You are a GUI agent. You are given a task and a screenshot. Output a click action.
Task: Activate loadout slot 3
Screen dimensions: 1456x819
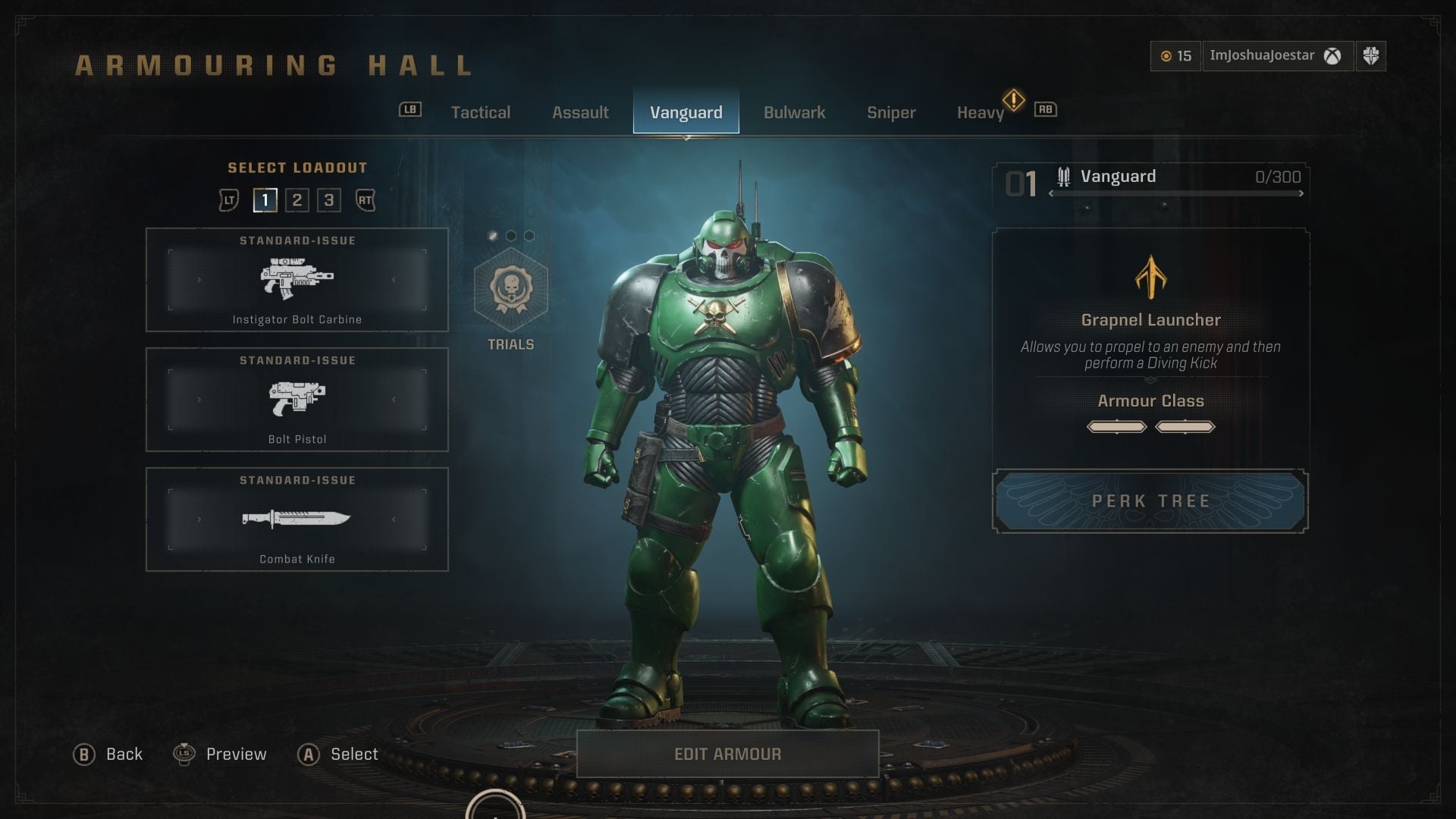[328, 200]
